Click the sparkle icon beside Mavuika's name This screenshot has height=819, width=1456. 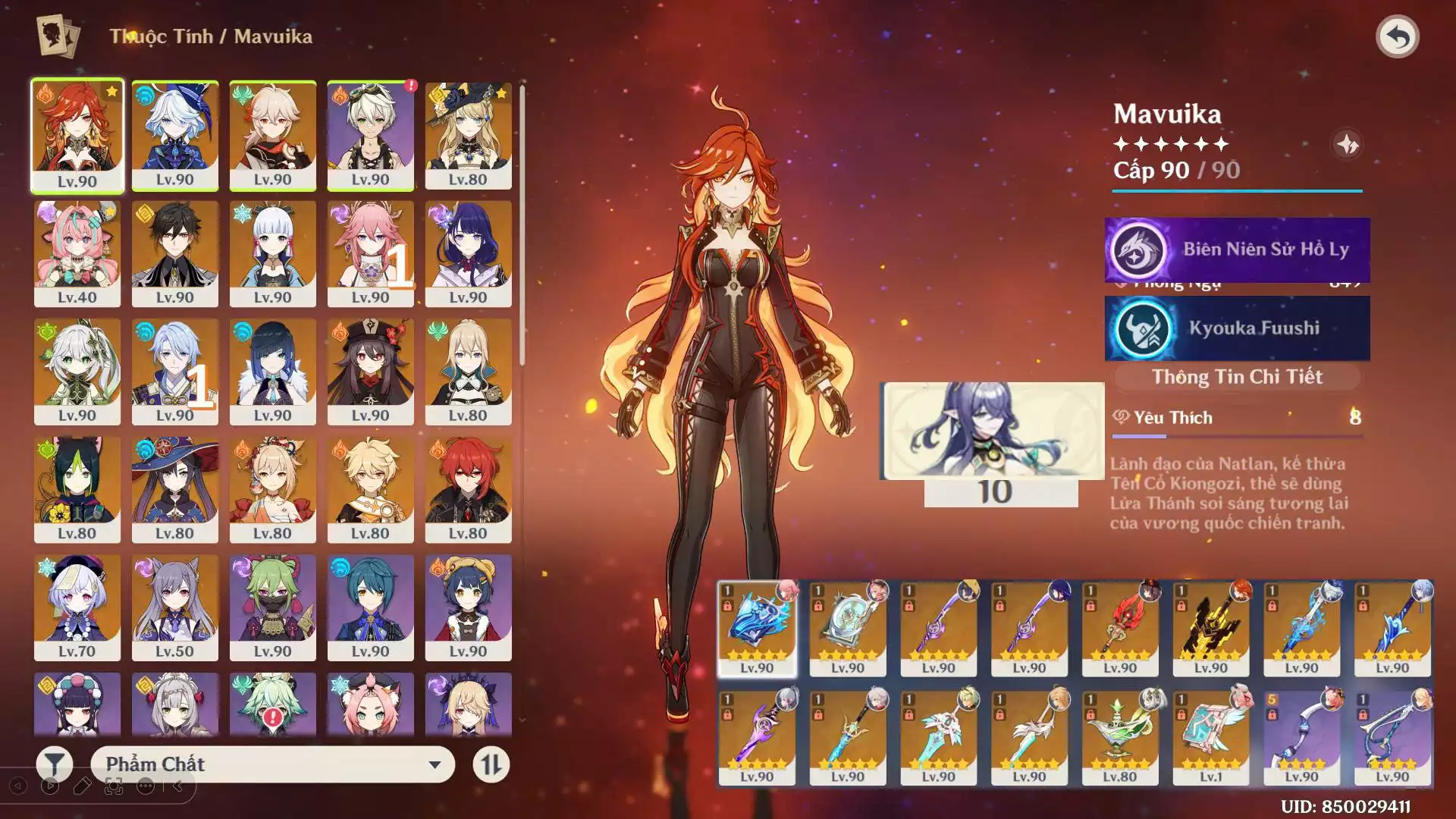(x=1347, y=144)
